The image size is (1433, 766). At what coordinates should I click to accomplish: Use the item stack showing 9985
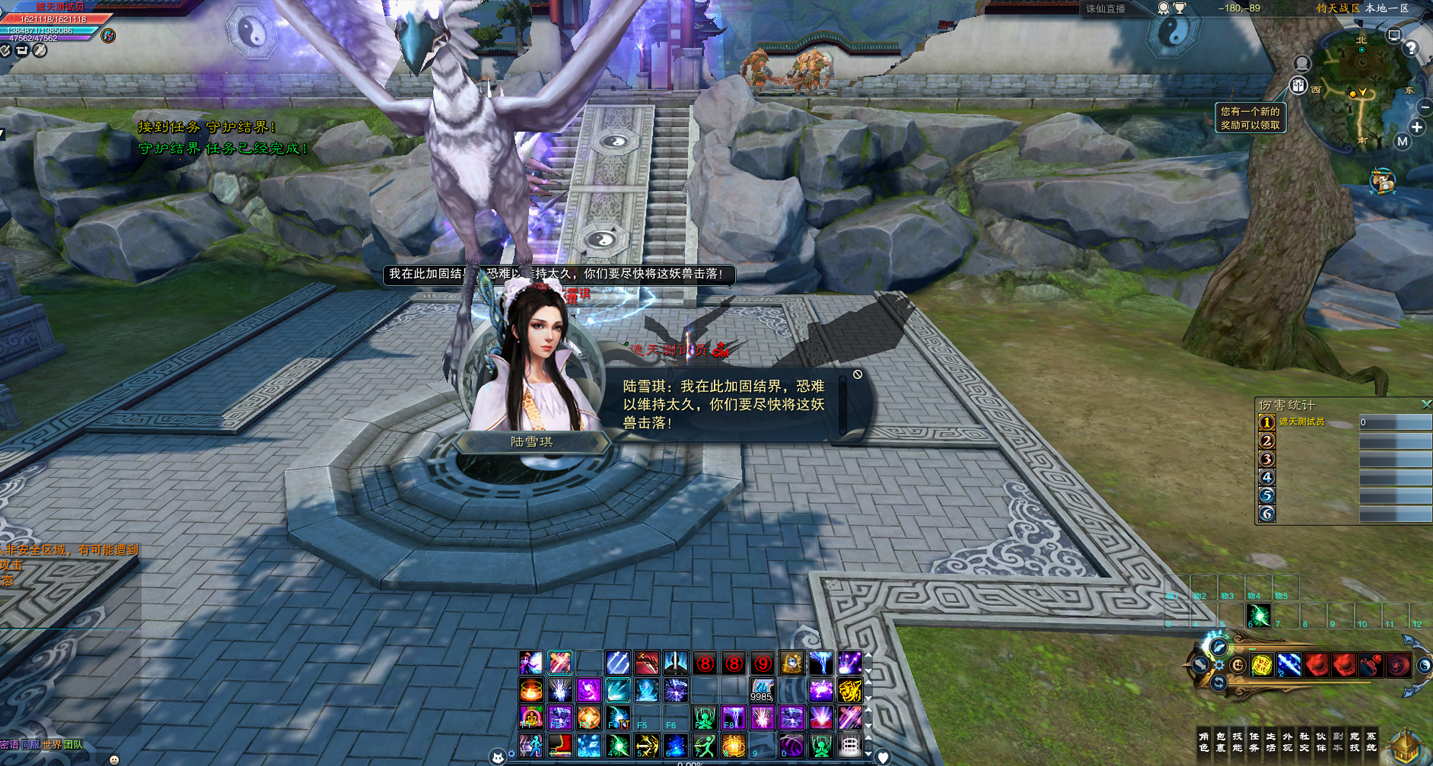click(x=762, y=690)
